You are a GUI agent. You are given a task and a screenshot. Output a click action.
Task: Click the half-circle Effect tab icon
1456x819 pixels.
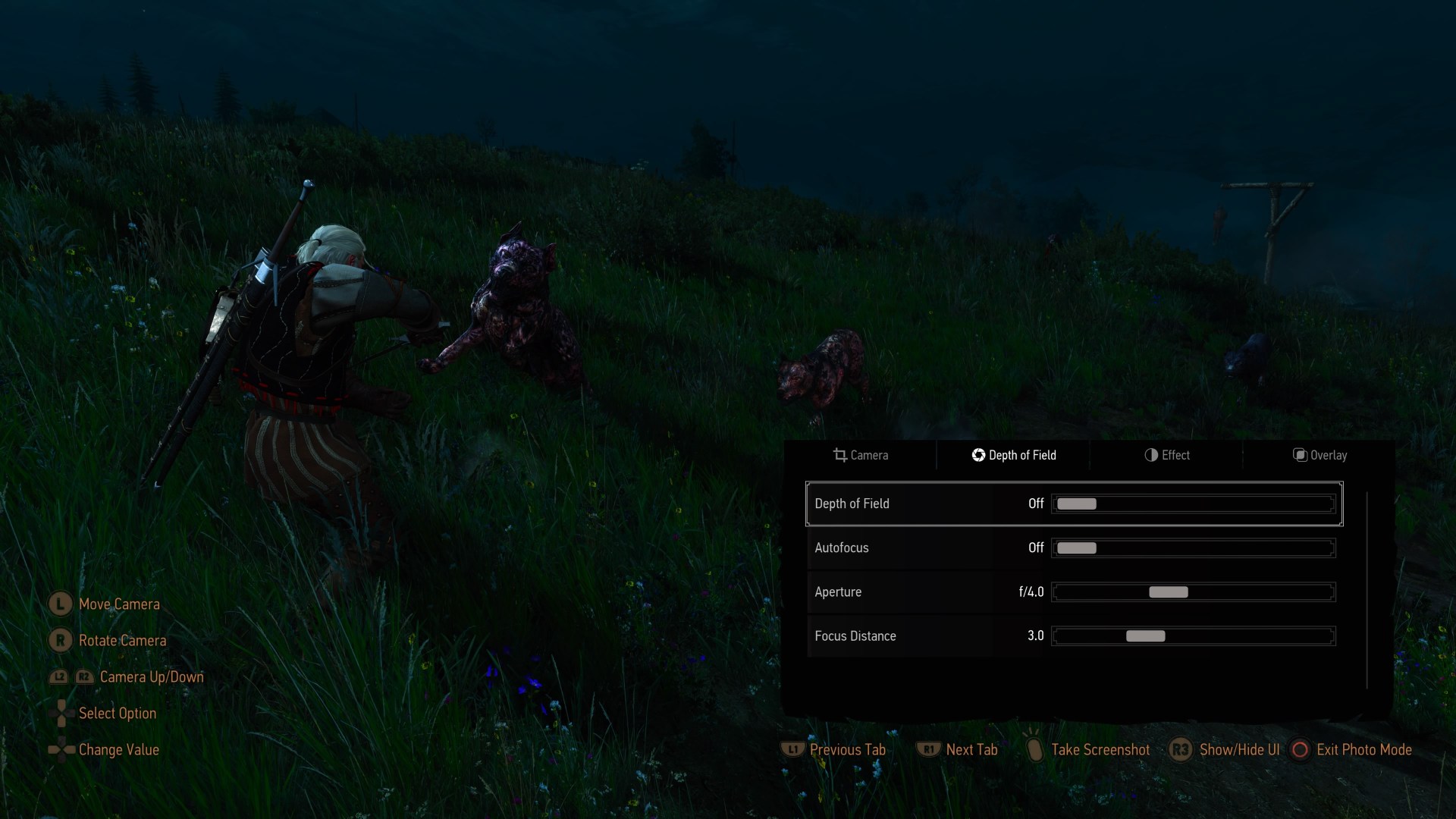pos(1150,455)
